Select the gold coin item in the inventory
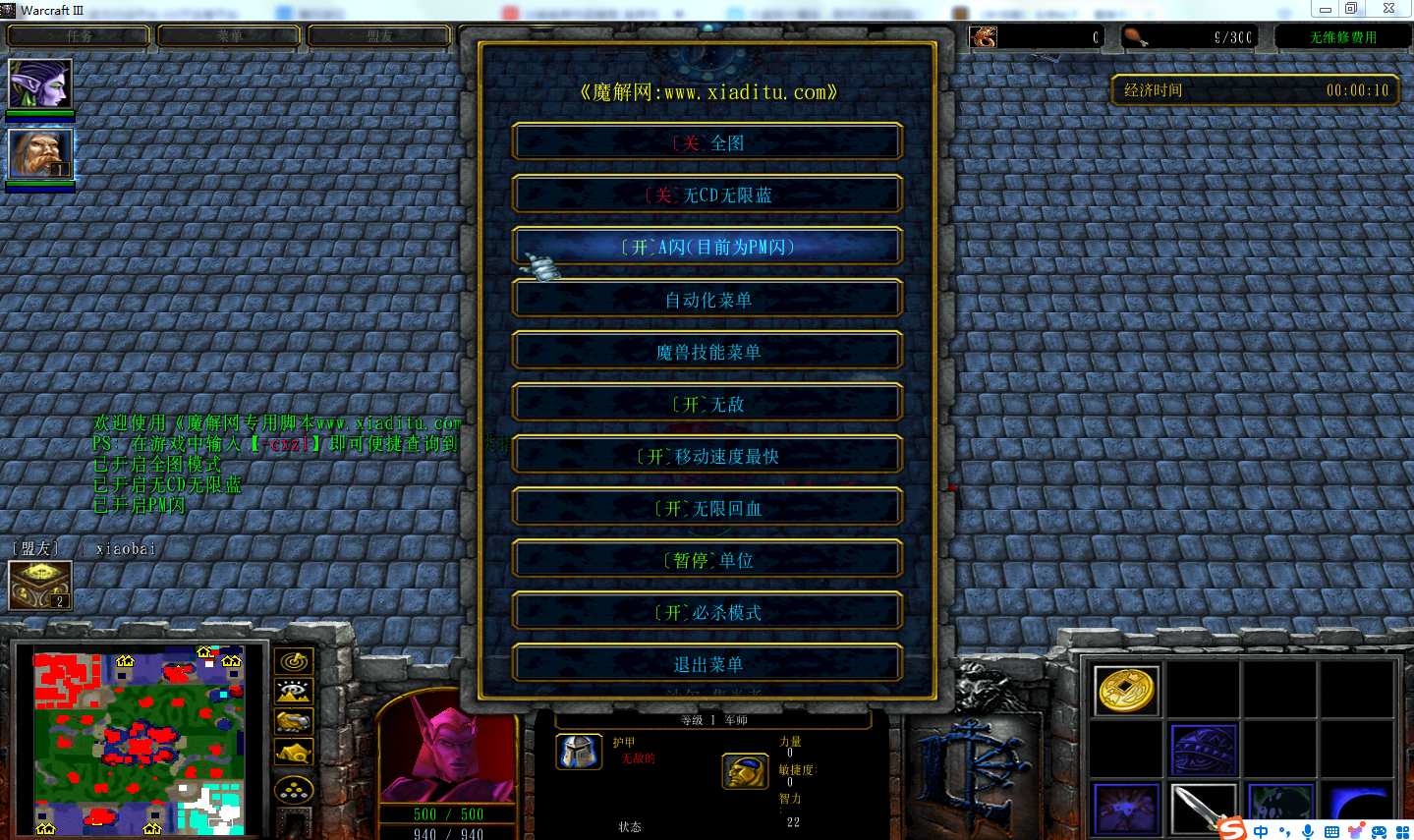This screenshot has height=840, width=1414. [x=1125, y=689]
